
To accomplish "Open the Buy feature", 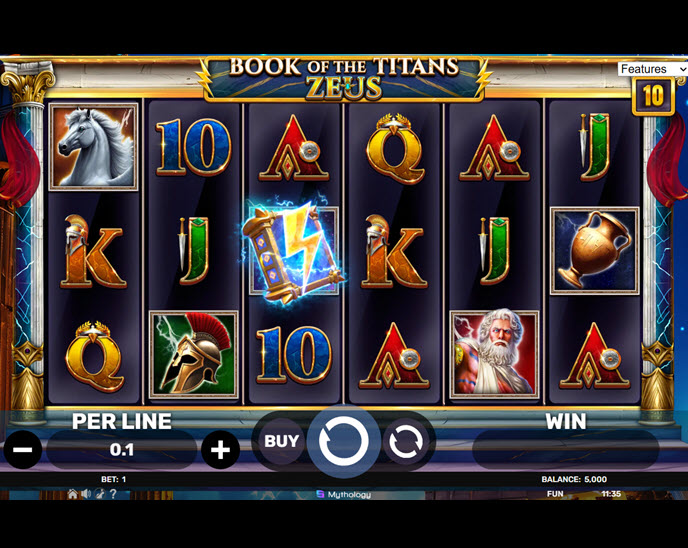I will 281,441.
